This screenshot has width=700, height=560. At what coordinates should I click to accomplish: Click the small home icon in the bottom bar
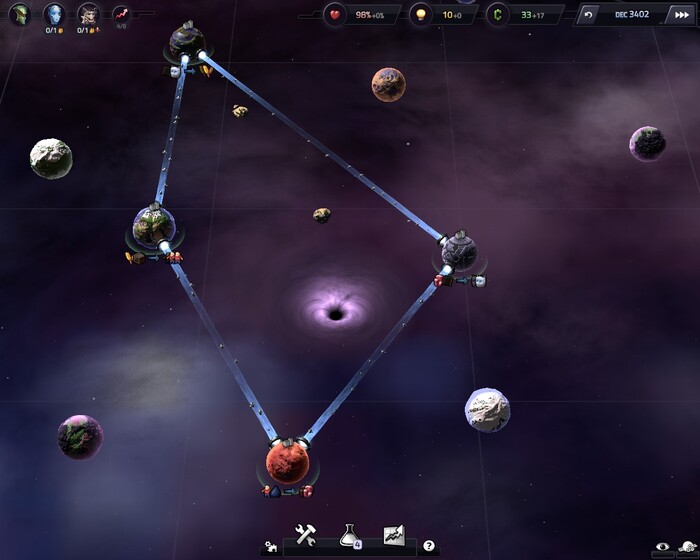(270, 547)
